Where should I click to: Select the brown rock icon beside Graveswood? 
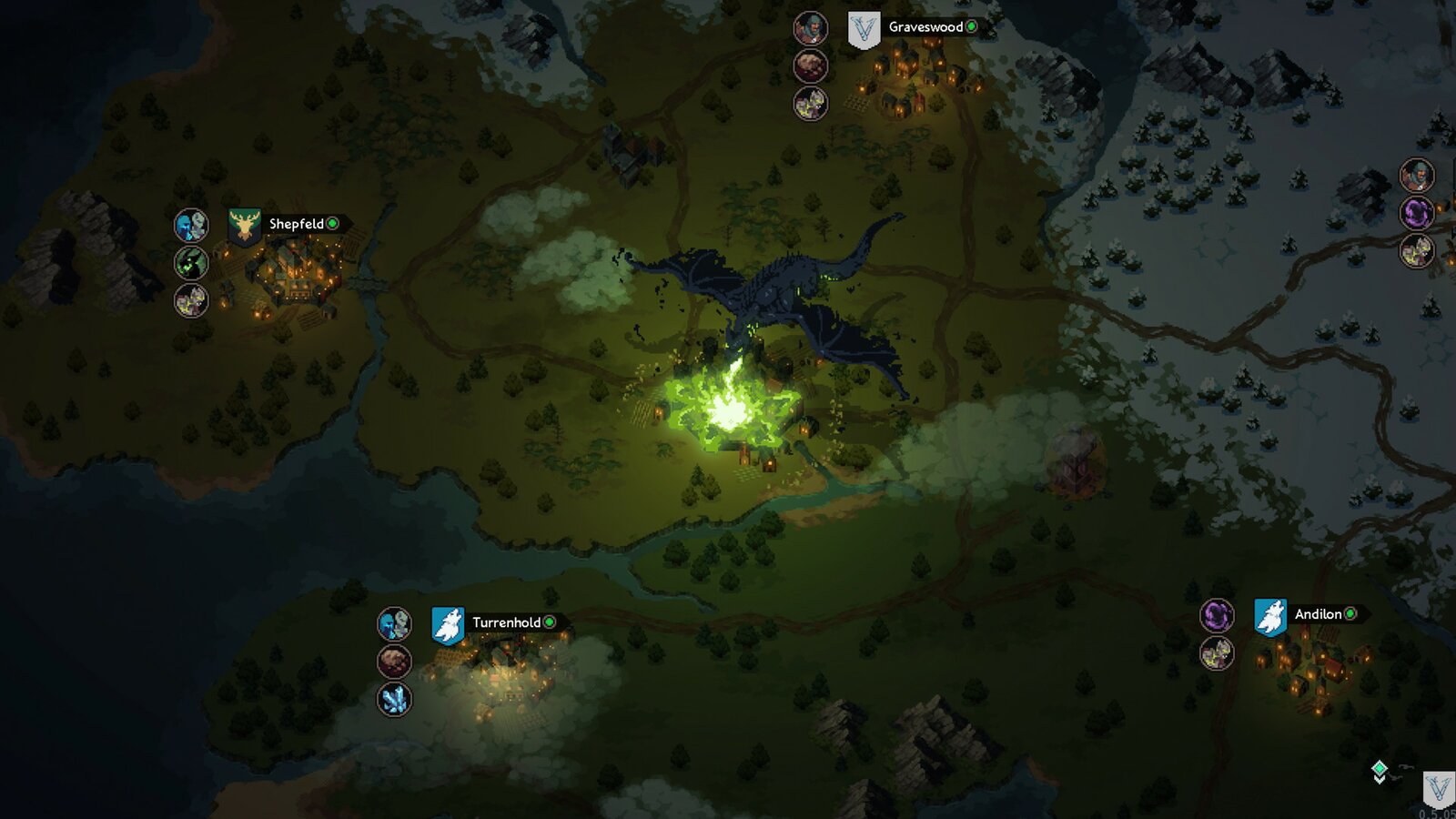click(x=810, y=66)
